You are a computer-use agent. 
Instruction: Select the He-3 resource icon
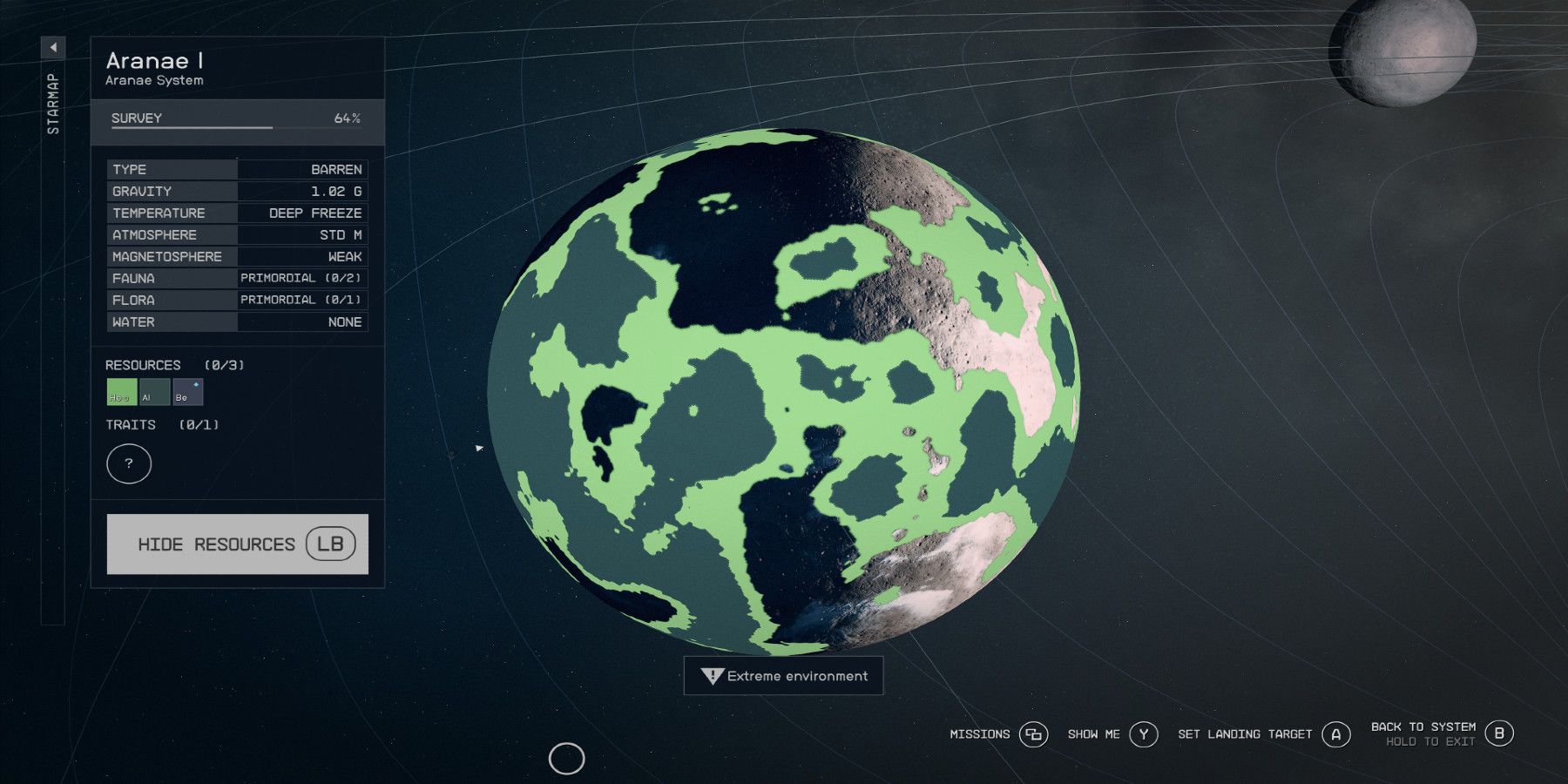(121, 393)
